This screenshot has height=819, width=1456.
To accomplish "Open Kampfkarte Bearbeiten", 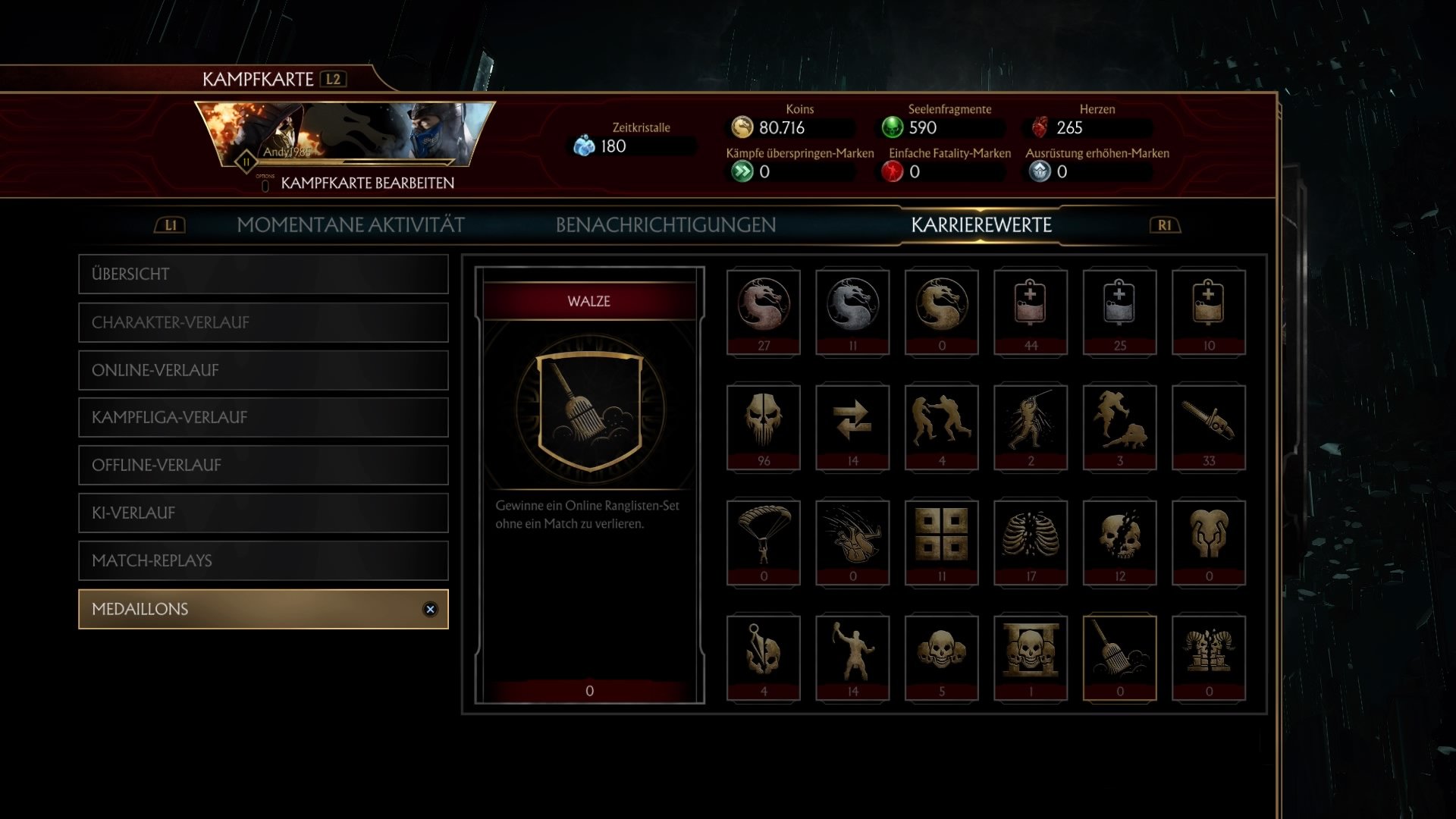I will click(x=367, y=182).
